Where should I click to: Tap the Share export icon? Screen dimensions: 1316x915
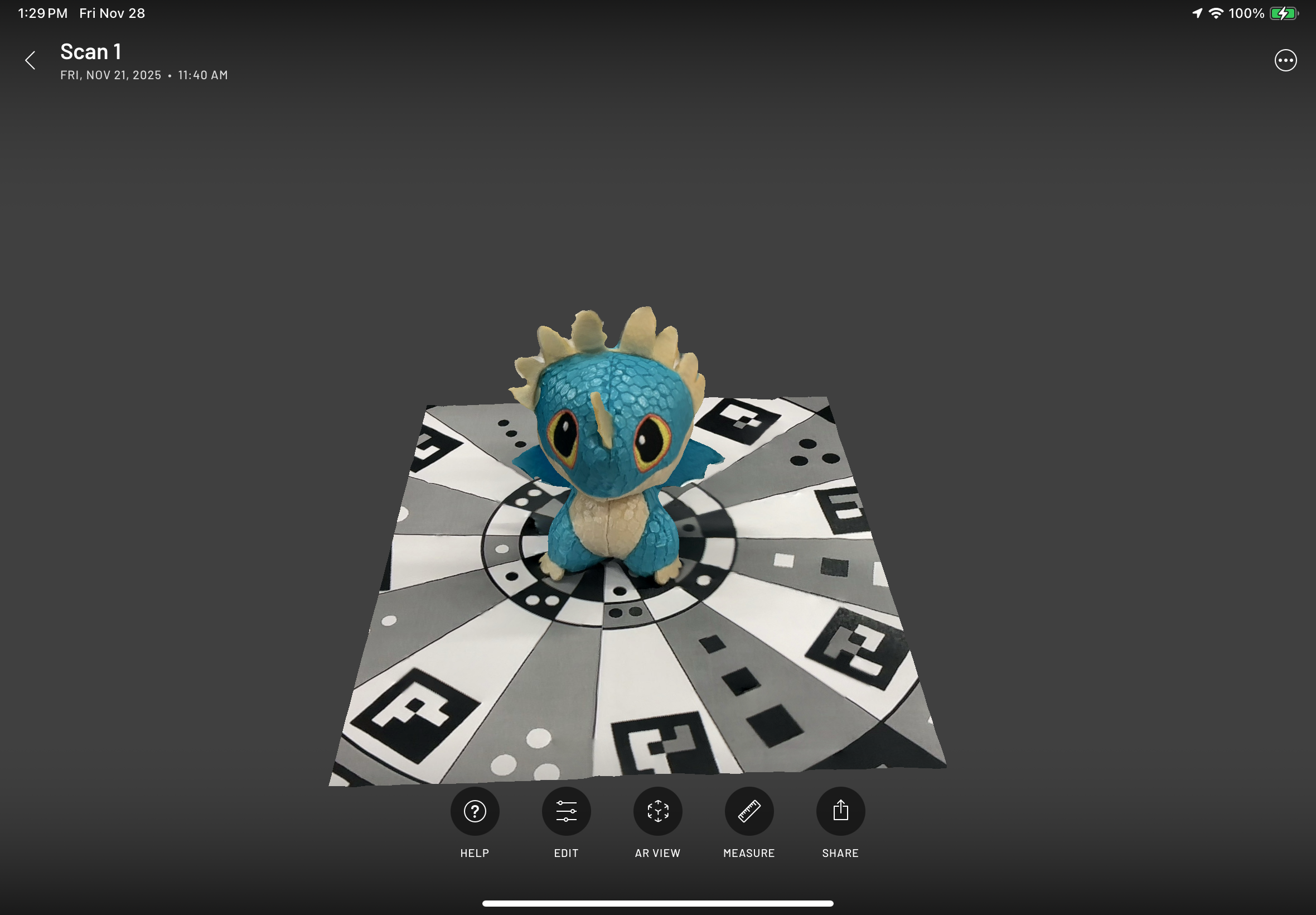[x=840, y=811]
